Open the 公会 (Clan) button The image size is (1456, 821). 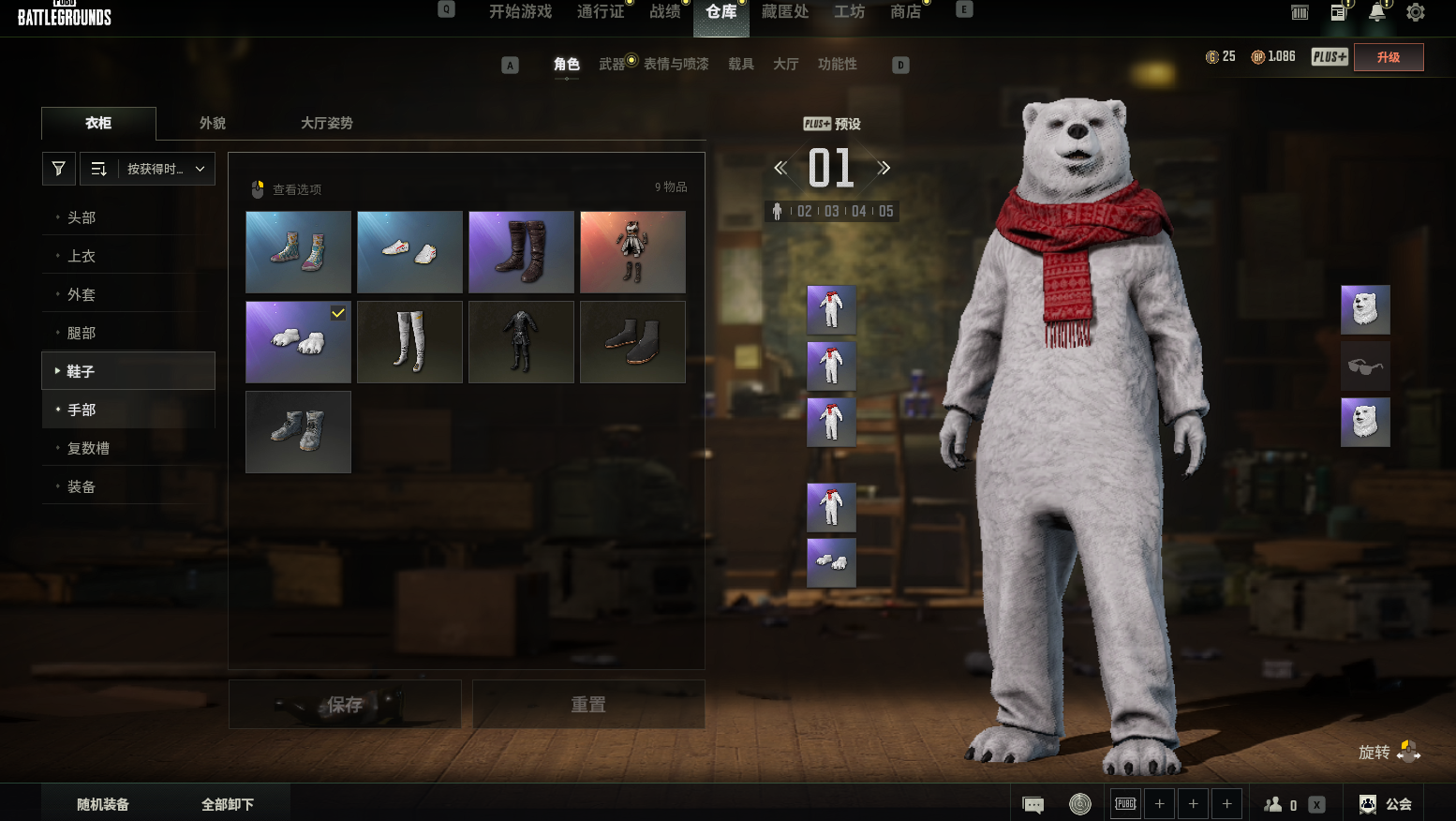[x=1386, y=804]
